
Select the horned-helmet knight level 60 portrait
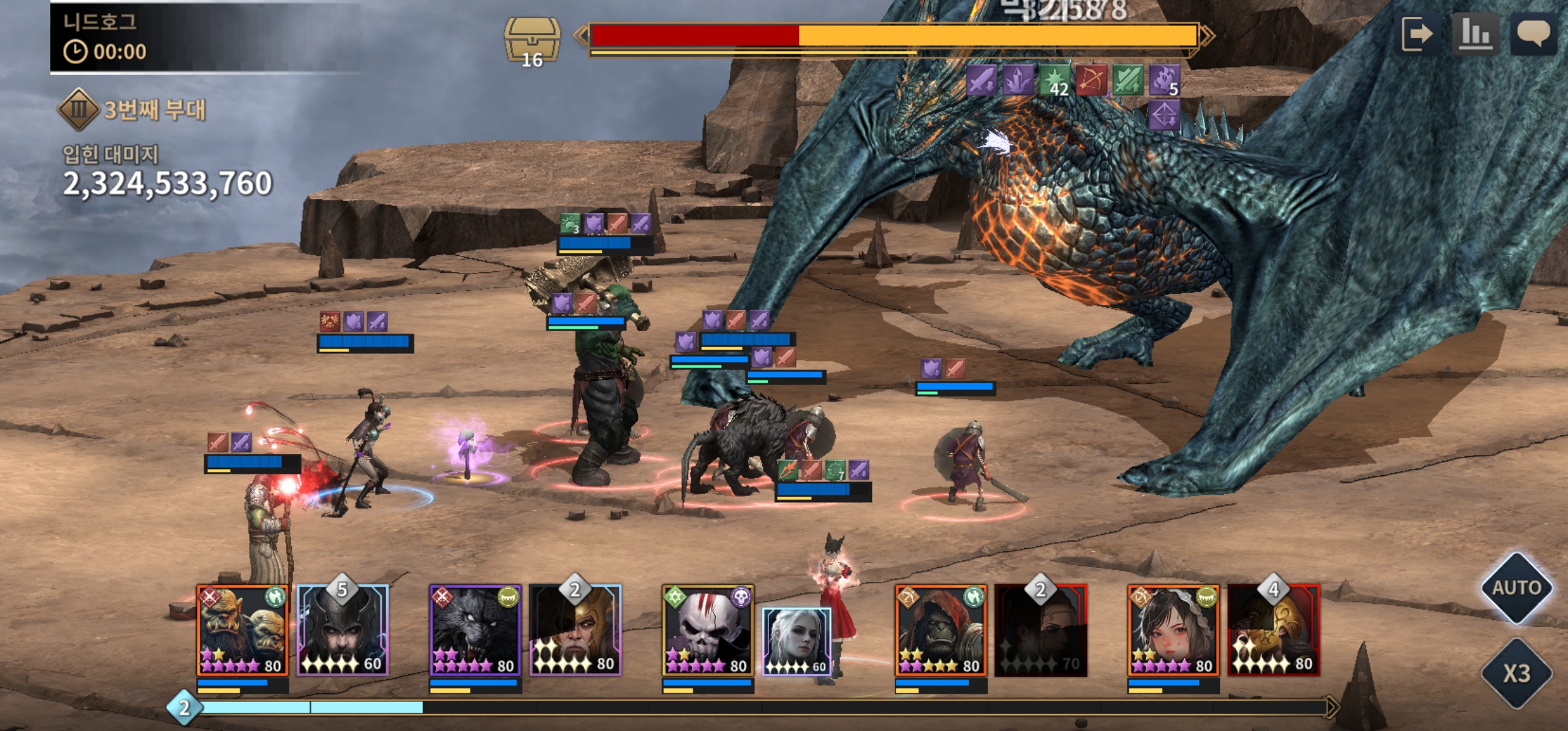343,631
